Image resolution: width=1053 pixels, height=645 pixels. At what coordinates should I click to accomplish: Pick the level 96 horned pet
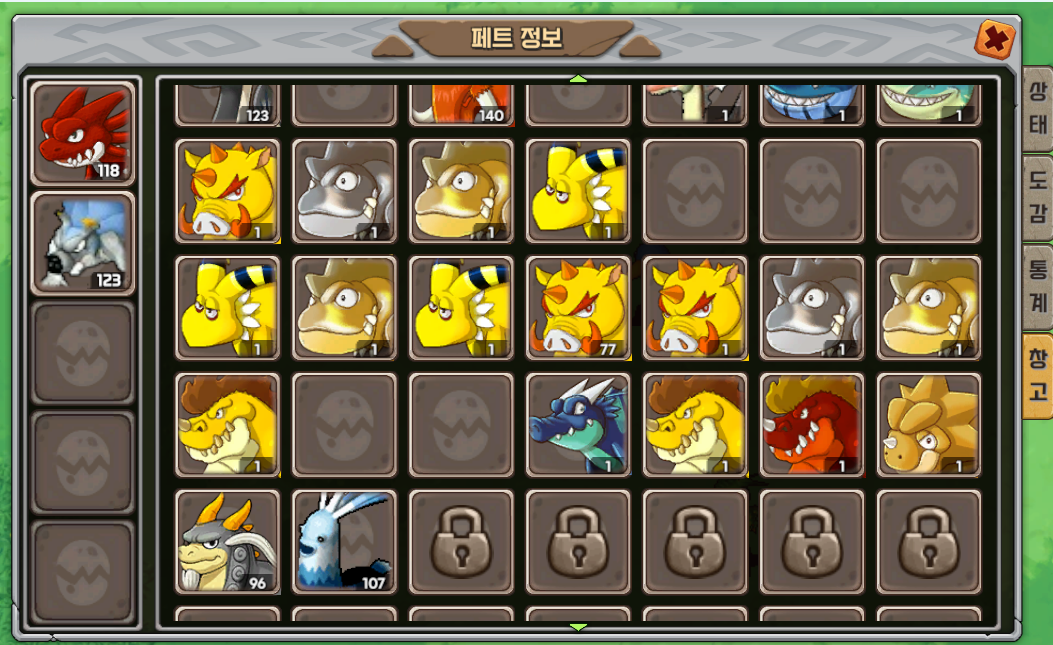pos(227,541)
